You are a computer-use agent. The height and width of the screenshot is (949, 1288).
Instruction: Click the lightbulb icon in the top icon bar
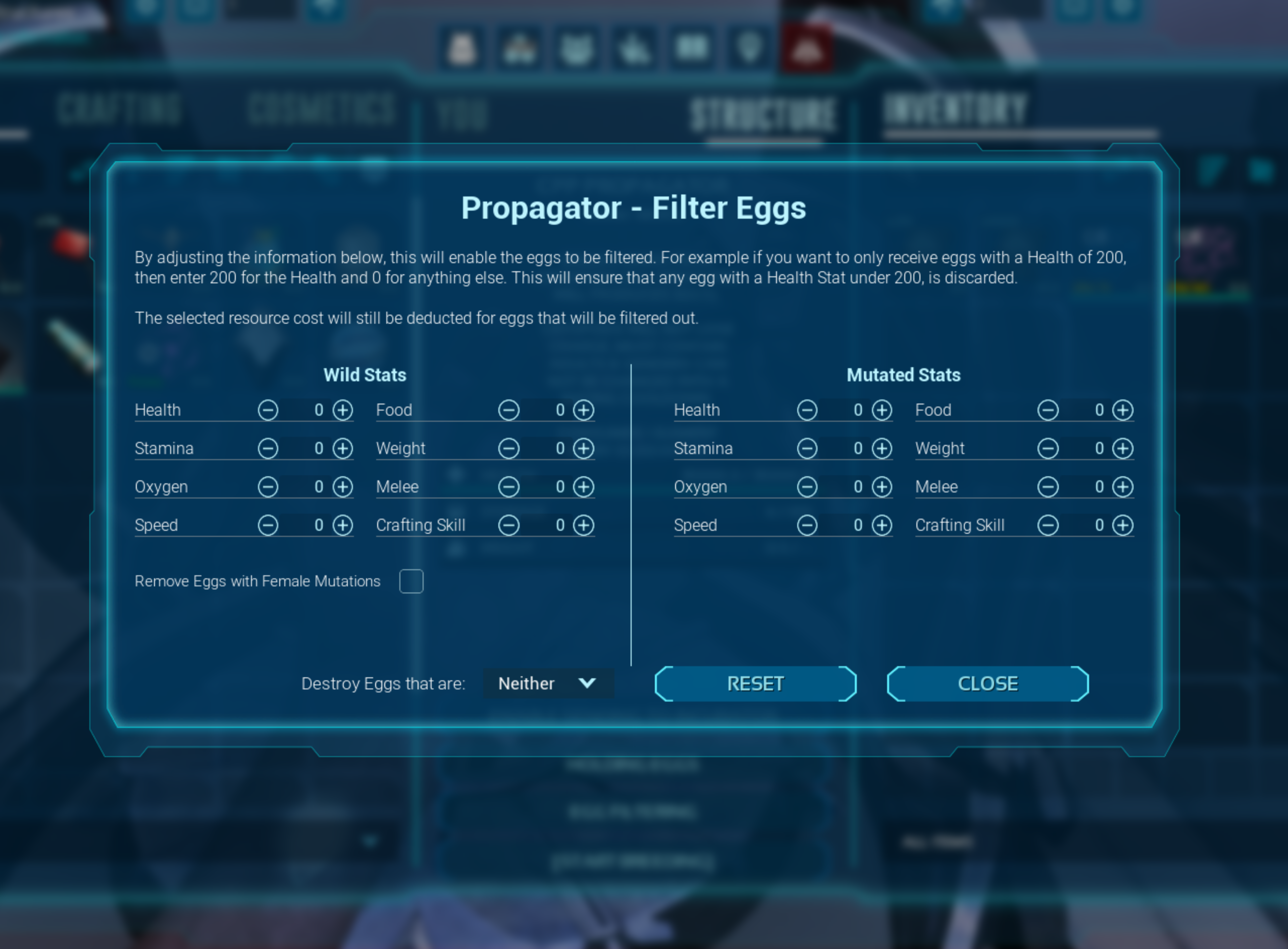[749, 49]
